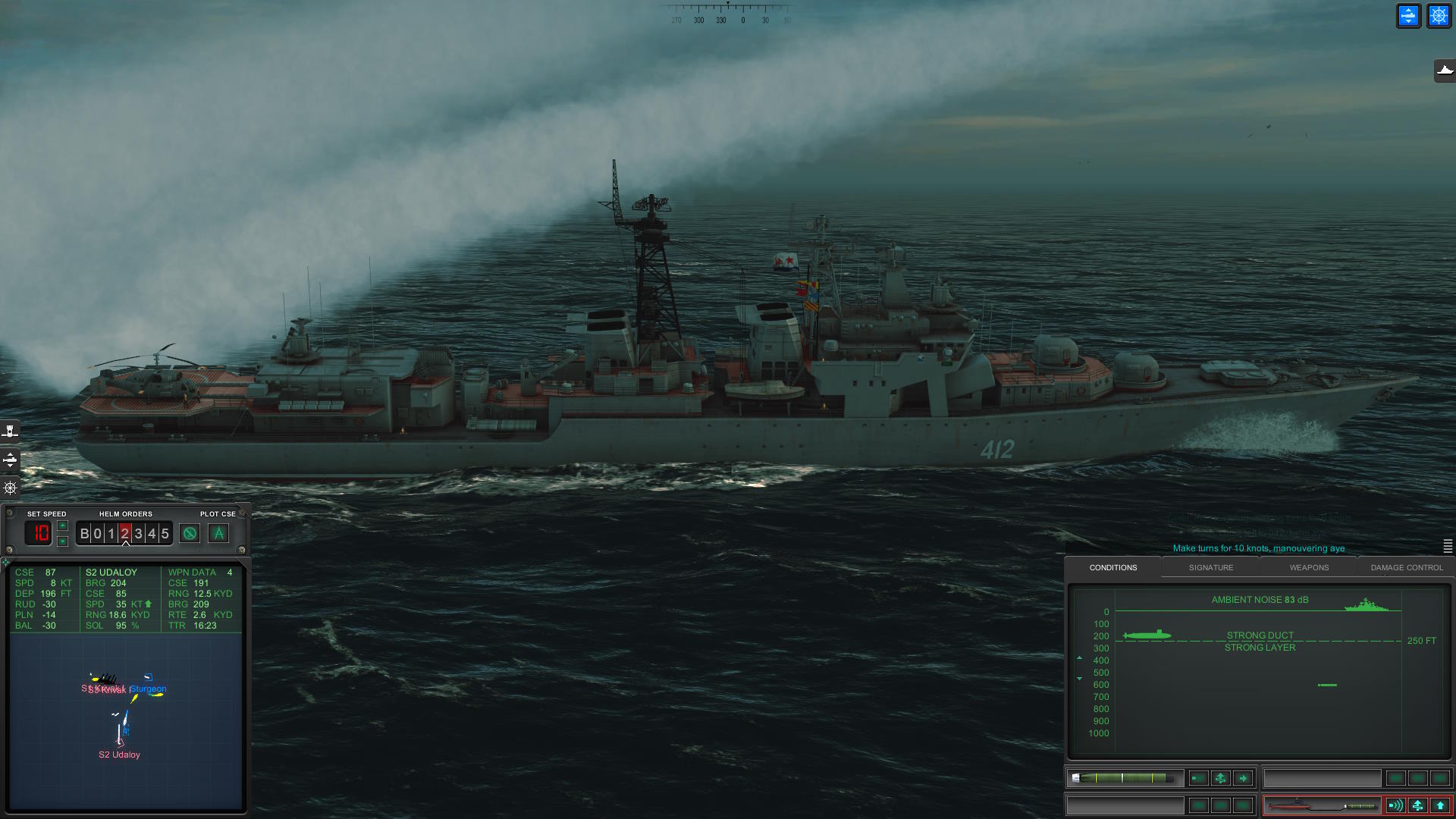Decrease set speed with the down arrow

point(63,541)
